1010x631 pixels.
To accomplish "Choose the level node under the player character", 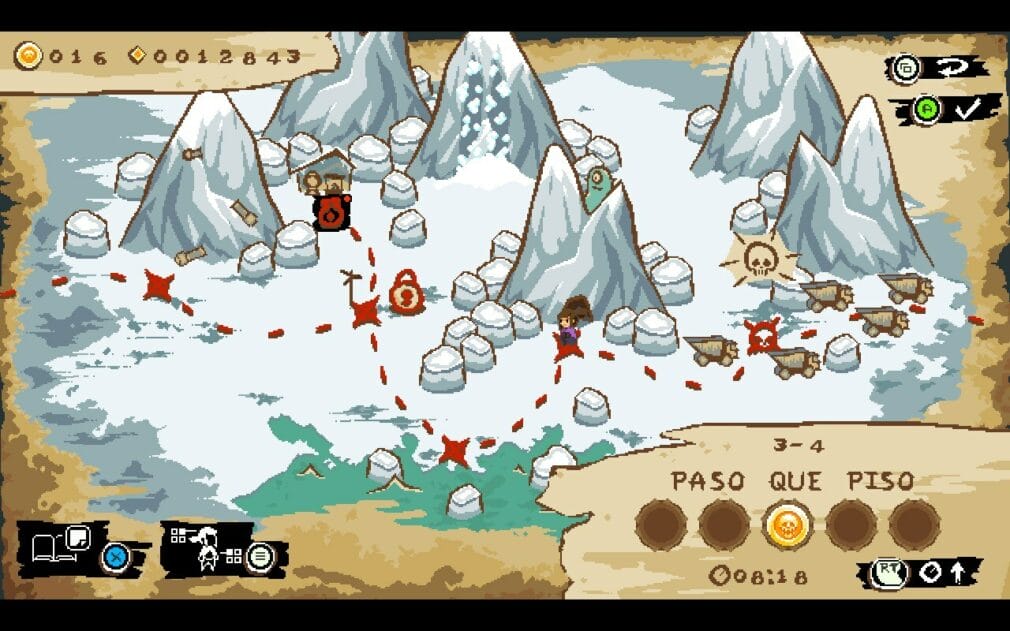I will click(x=568, y=346).
